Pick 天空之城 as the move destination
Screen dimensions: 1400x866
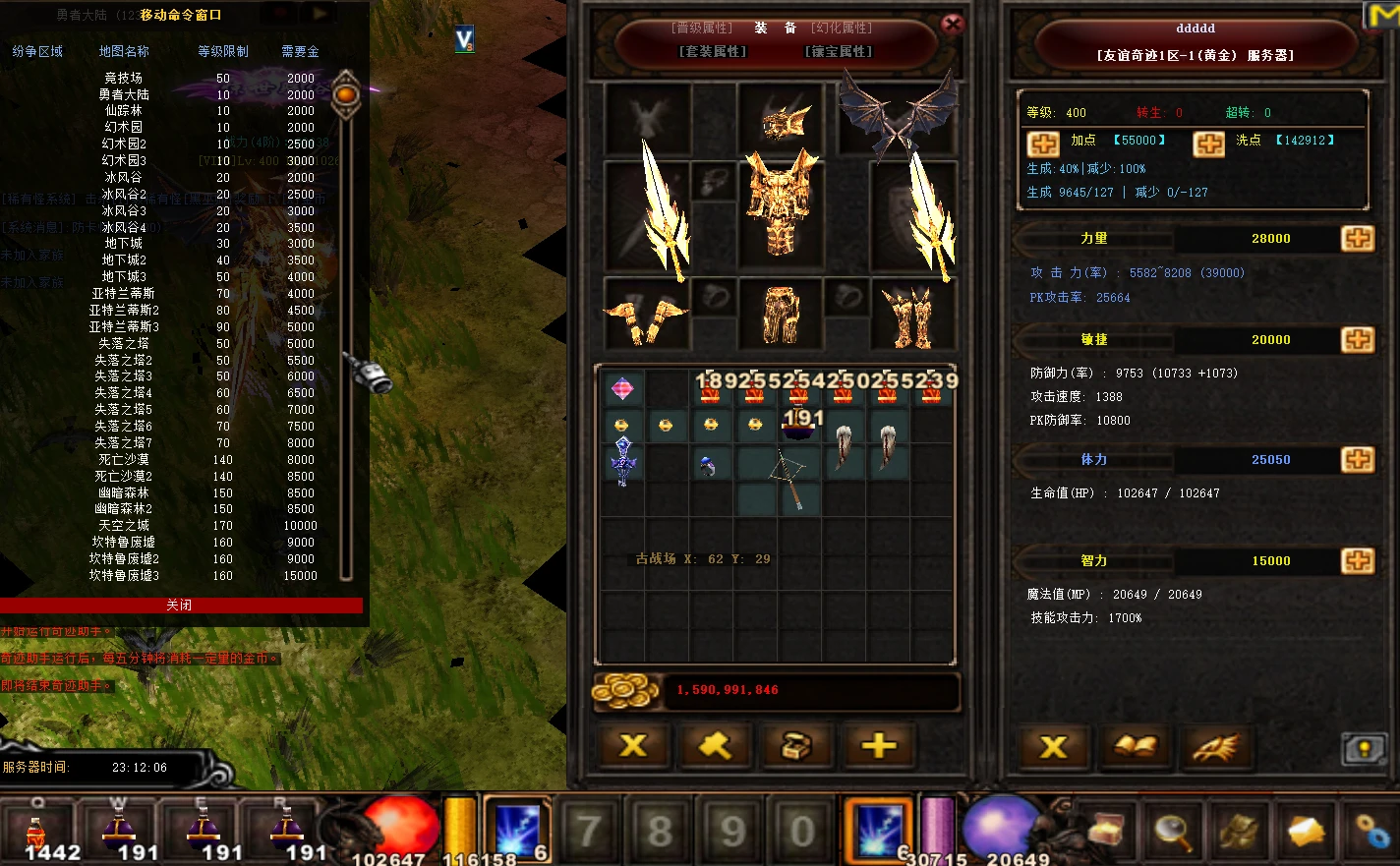124,526
